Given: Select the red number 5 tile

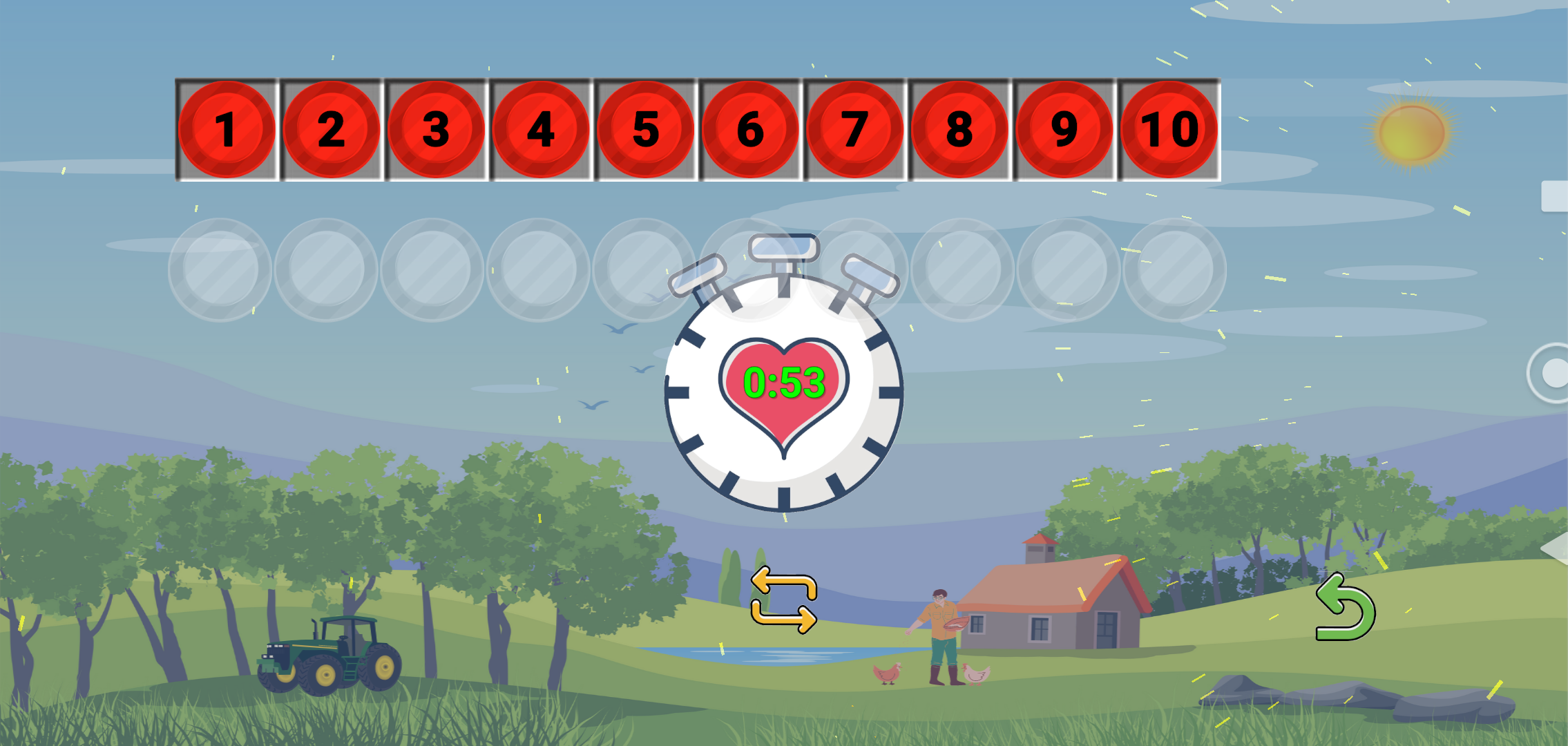Looking at the screenshot, I should click(x=646, y=130).
